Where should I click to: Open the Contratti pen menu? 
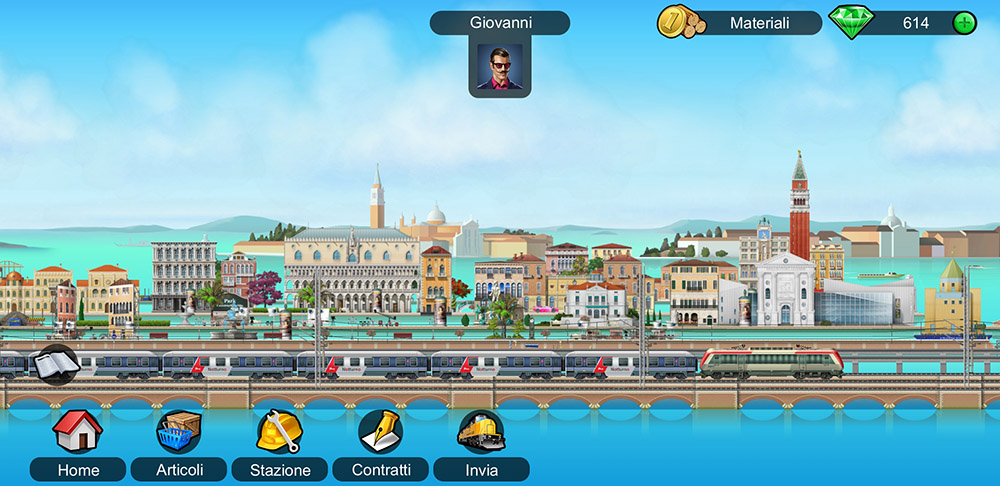[380, 432]
